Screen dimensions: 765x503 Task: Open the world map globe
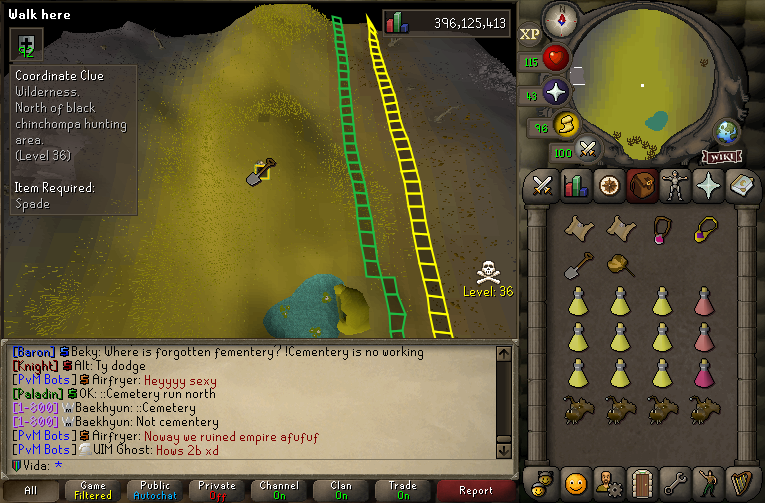pos(727,131)
